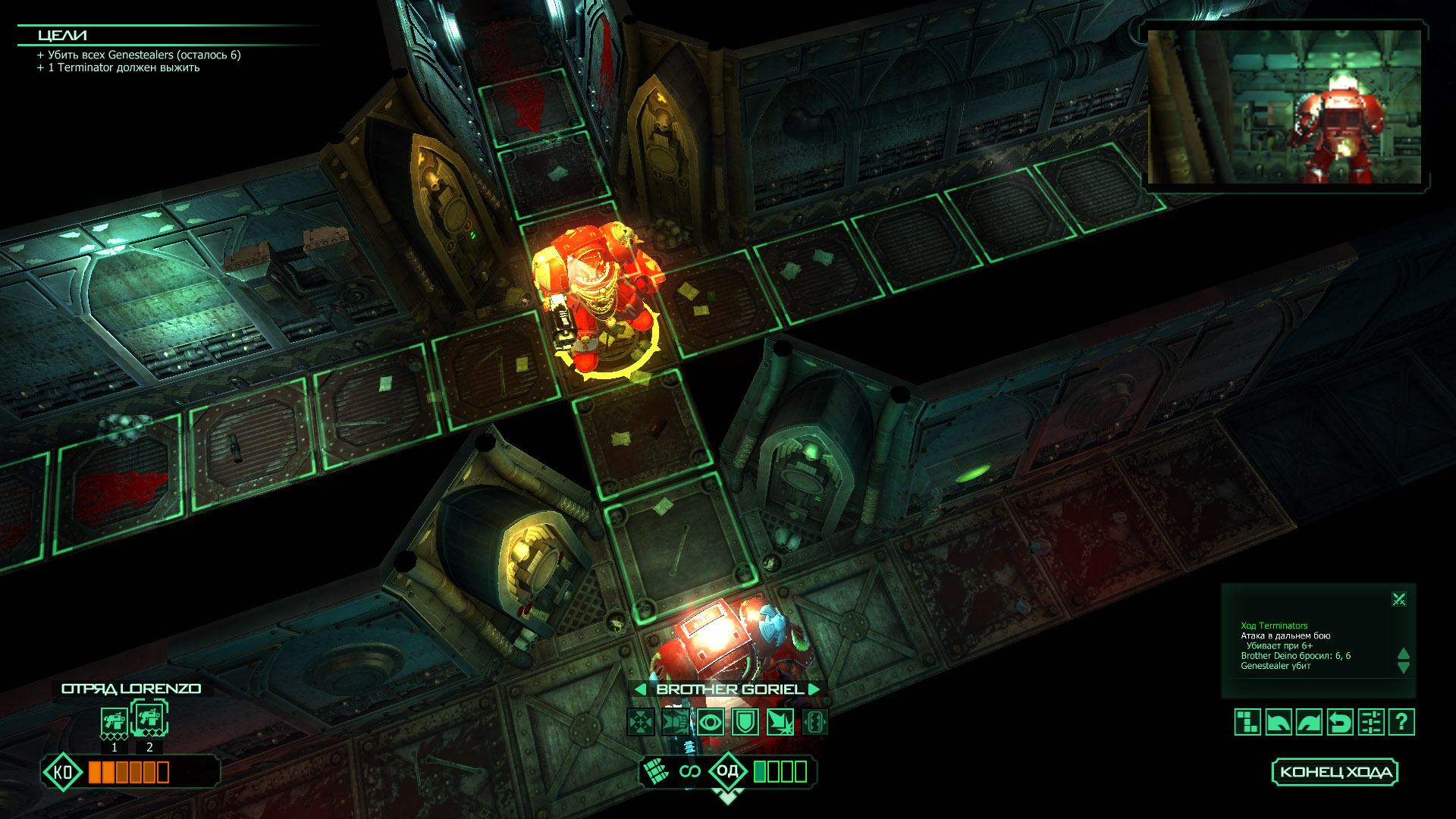Activate the power fist melee attack

tap(676, 722)
